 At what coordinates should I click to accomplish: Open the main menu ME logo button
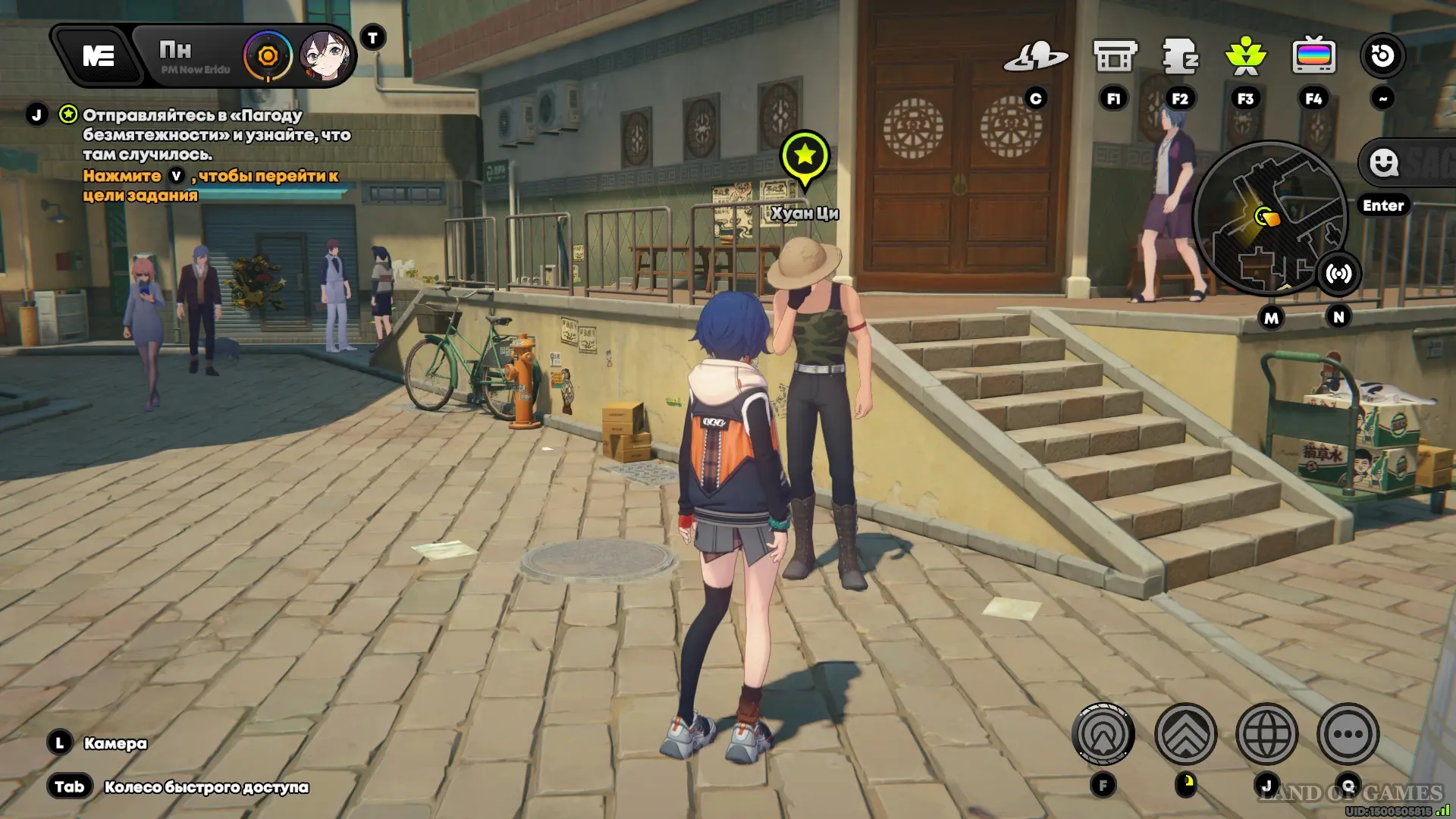[99, 56]
